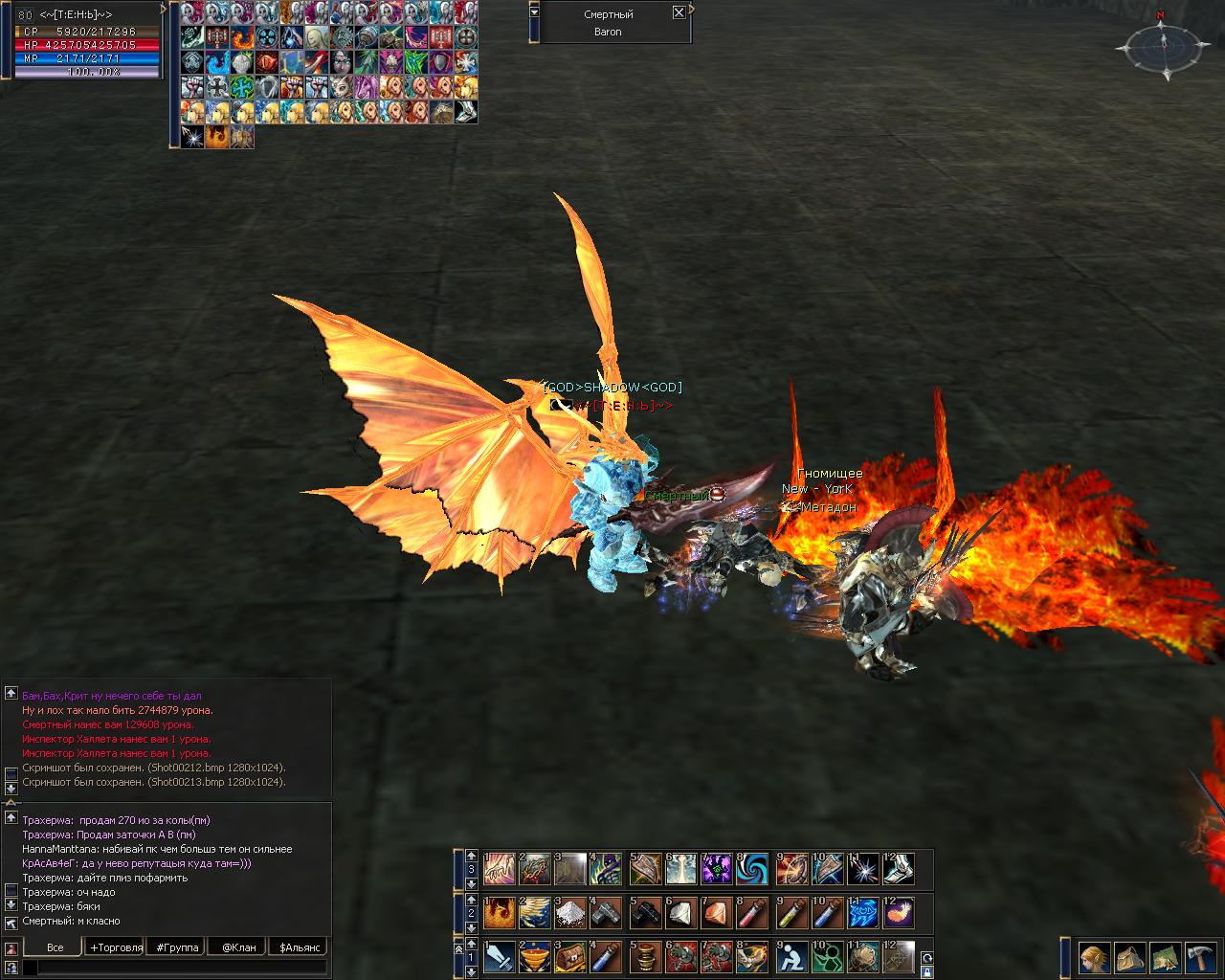Screen dimensions: 1225x980
Task: Select the @Клан chat tab
Action: click(x=239, y=947)
